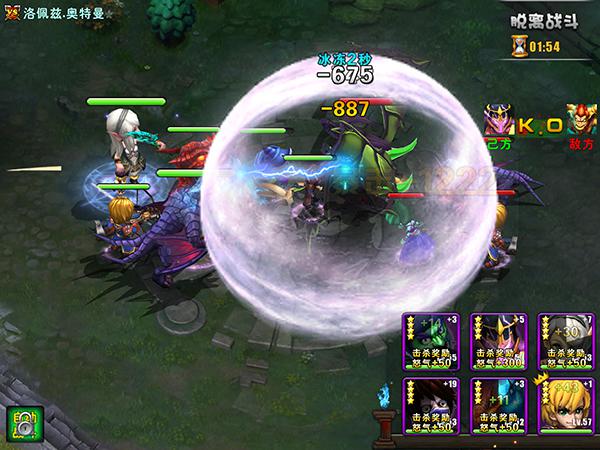Pick the crowned blonde hero card
This screenshot has height=450, width=600.
(564, 407)
